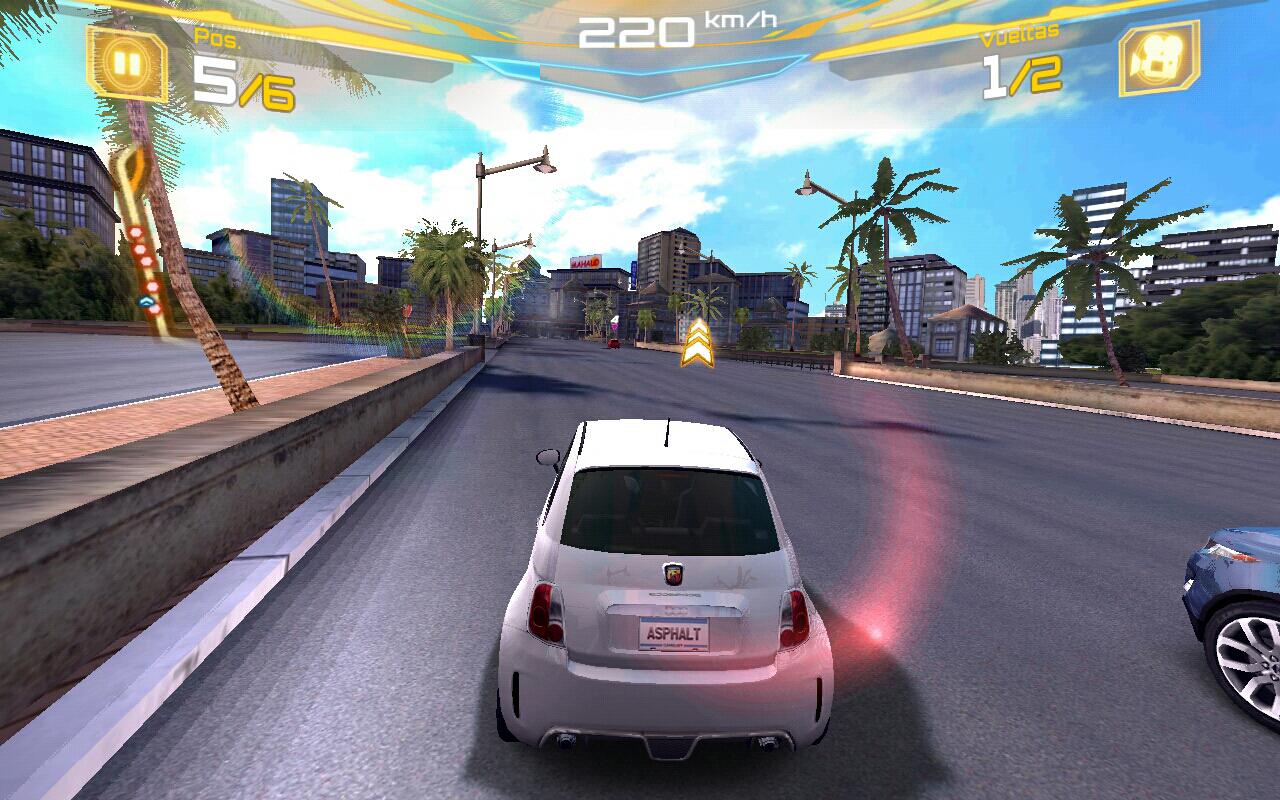Pause the race with the pause button
The width and height of the screenshot is (1280, 800).
pos(127,63)
